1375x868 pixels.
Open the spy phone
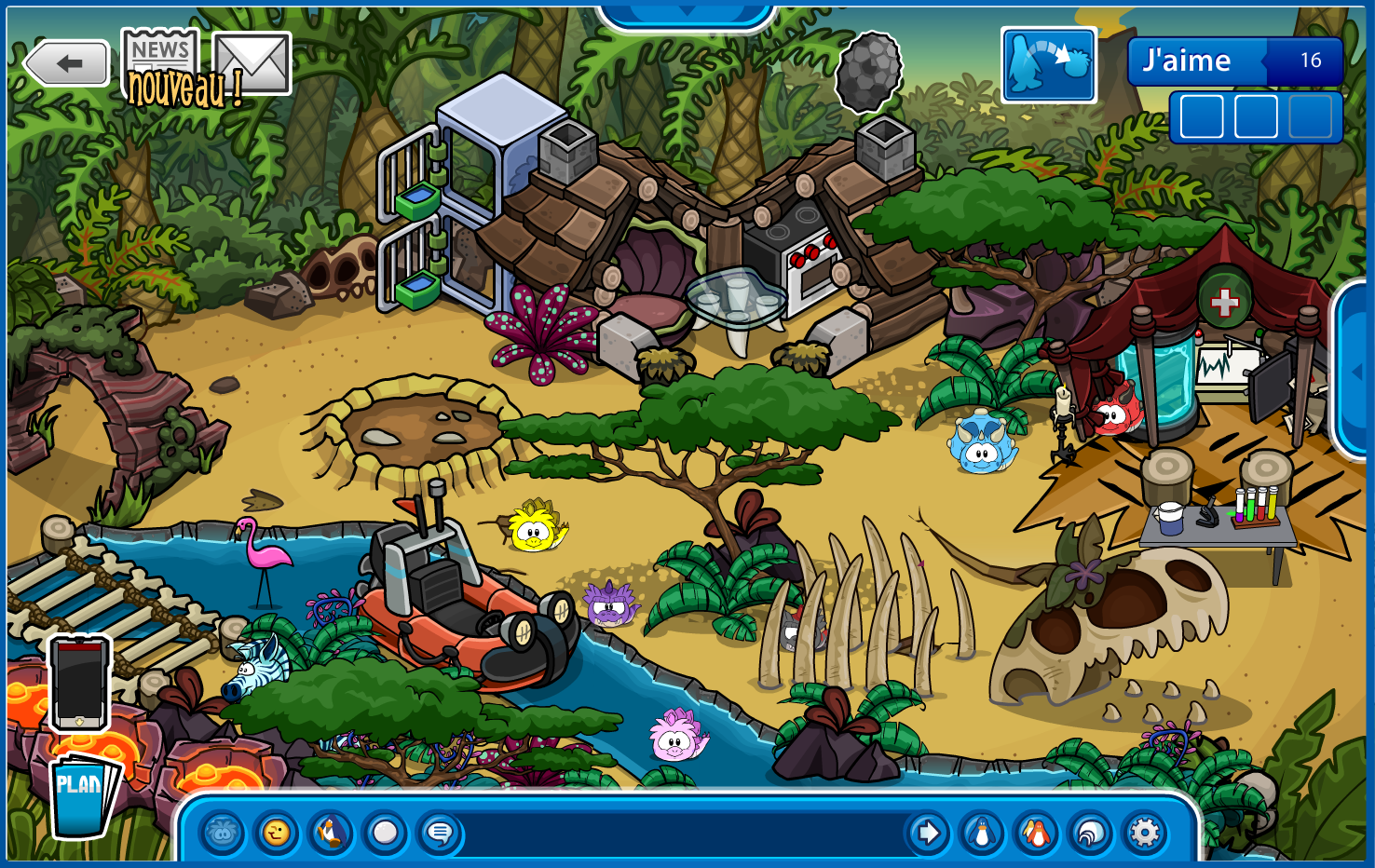[79, 683]
